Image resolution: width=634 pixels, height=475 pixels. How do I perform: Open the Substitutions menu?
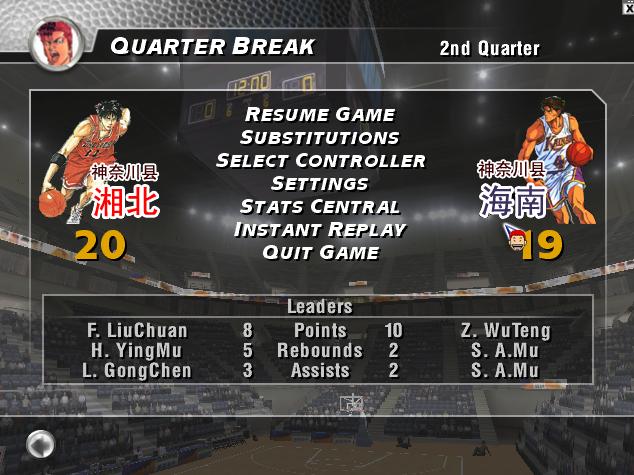point(320,138)
